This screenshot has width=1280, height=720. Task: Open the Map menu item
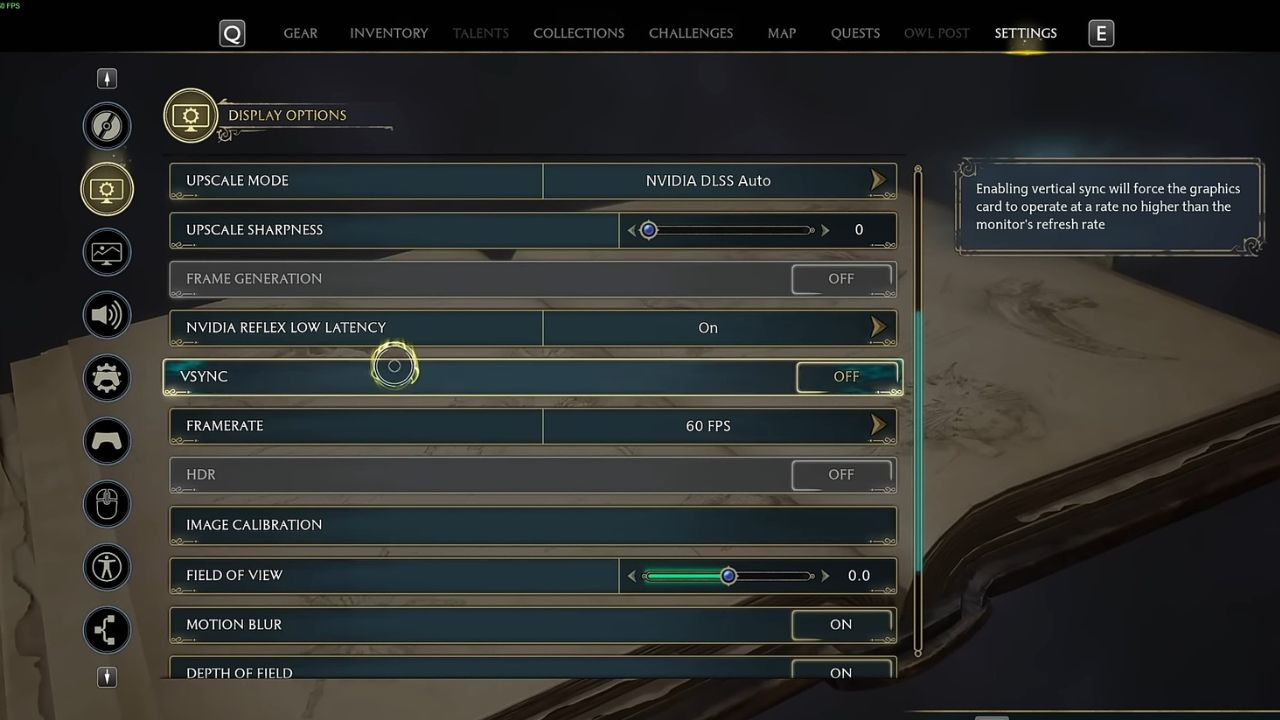coord(781,33)
